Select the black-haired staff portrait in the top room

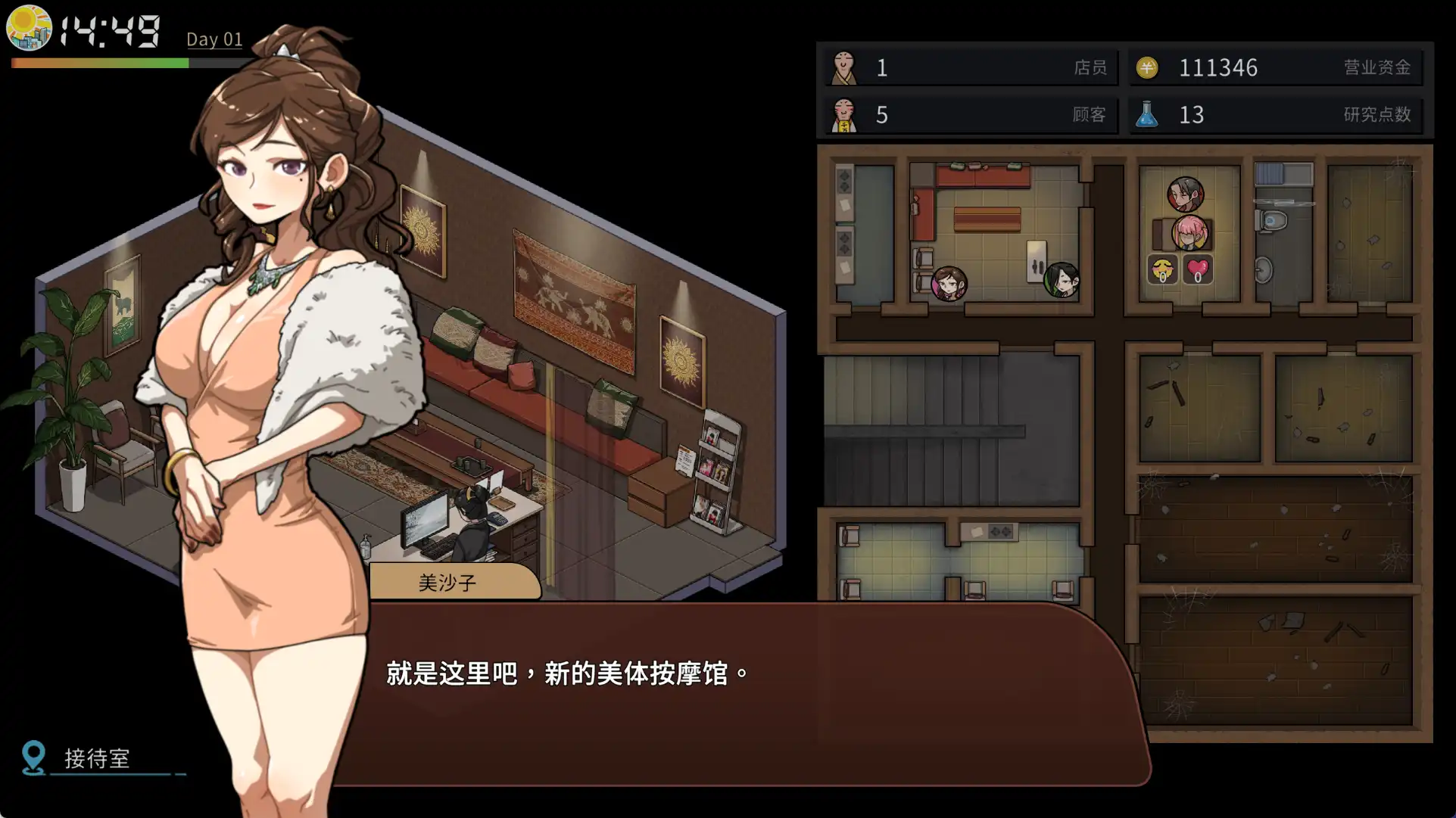click(x=1185, y=193)
